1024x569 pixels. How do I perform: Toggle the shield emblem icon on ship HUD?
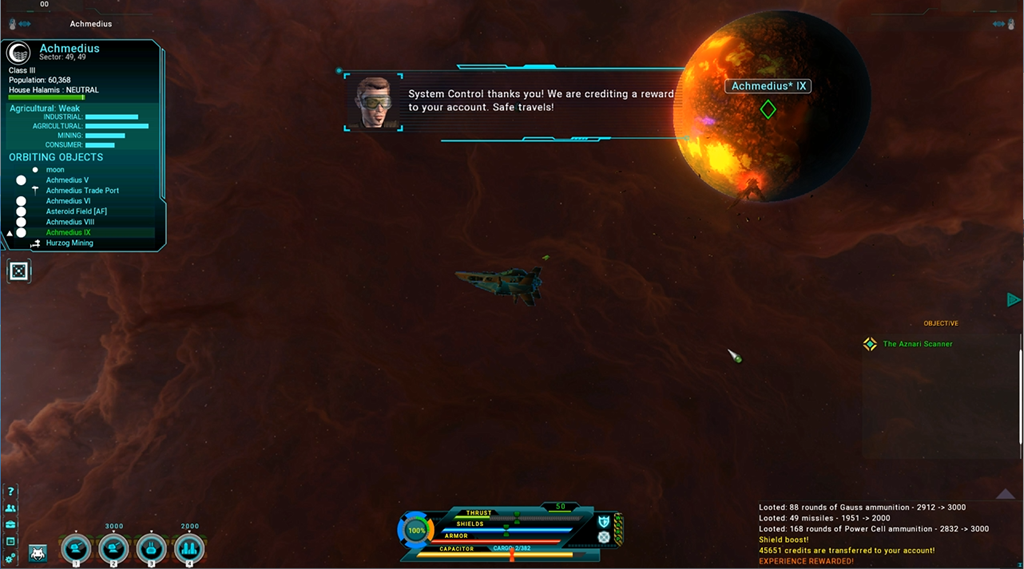pyautogui.click(x=604, y=521)
